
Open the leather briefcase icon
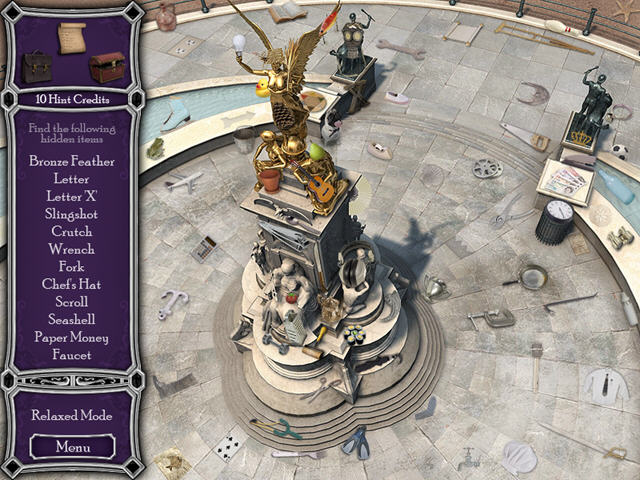tap(38, 67)
